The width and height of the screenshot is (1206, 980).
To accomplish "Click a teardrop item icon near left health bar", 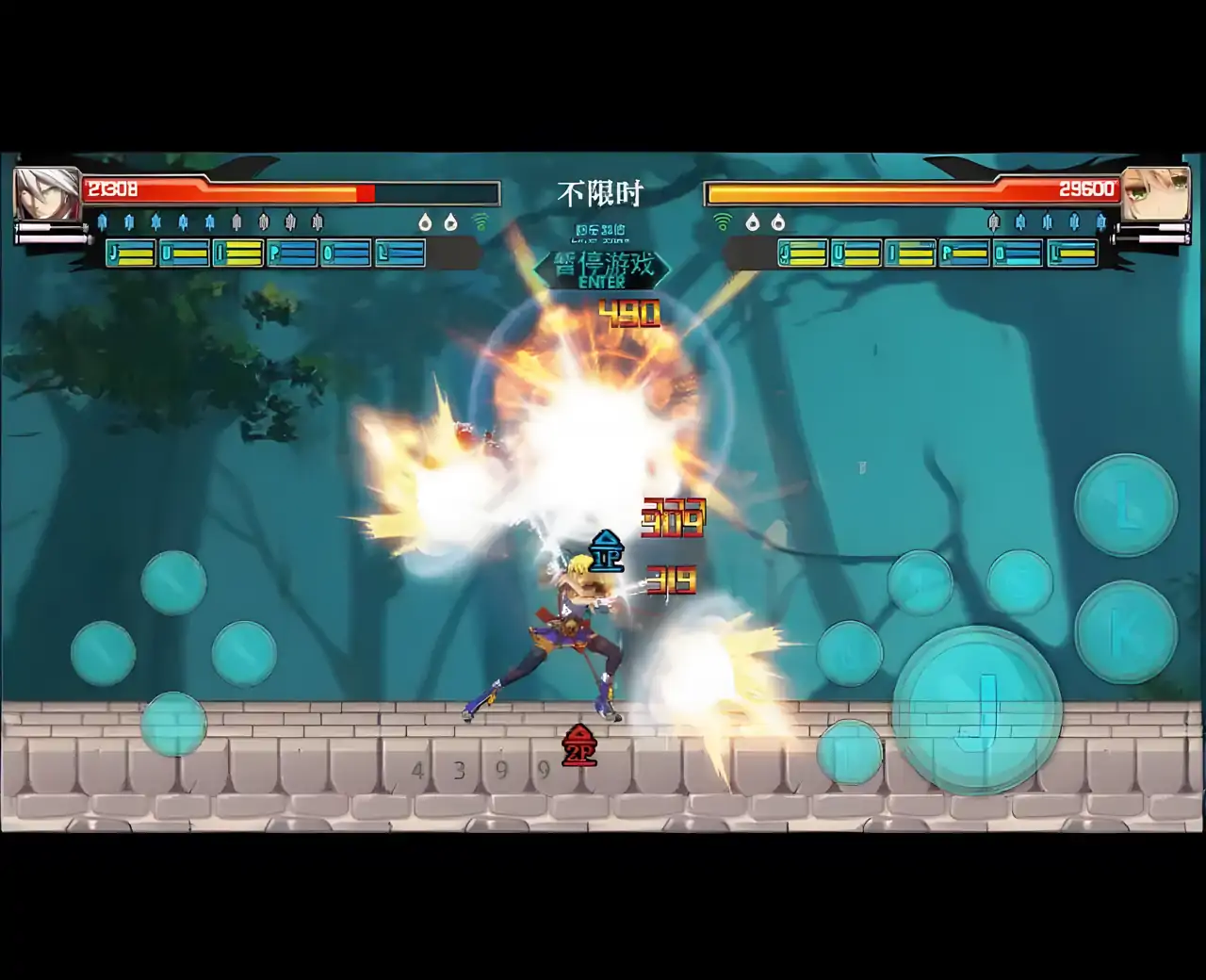I will point(425,222).
